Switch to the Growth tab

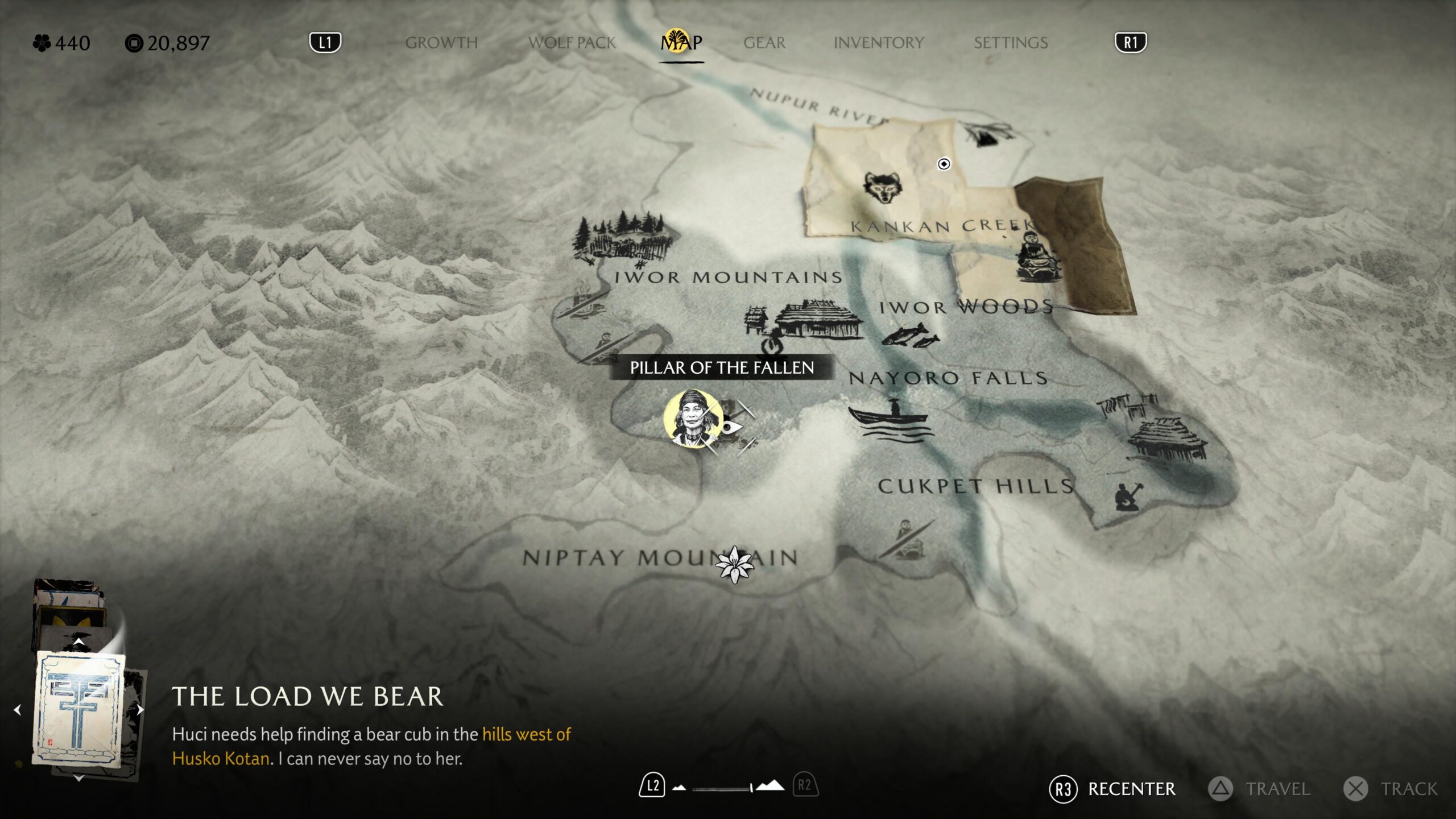click(441, 43)
